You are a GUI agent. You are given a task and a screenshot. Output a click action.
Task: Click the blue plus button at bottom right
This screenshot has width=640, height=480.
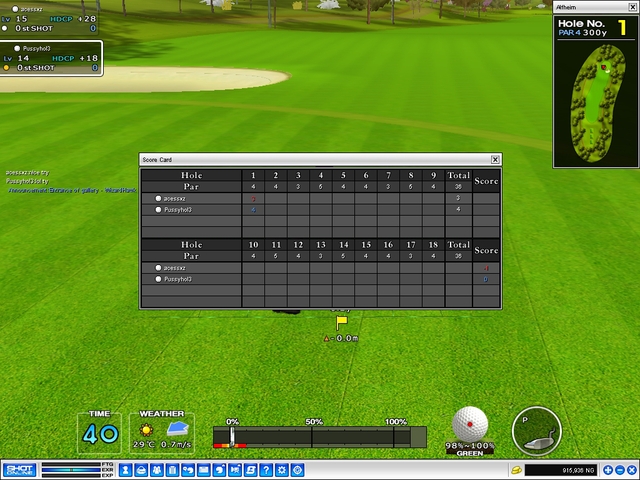(x=606, y=470)
